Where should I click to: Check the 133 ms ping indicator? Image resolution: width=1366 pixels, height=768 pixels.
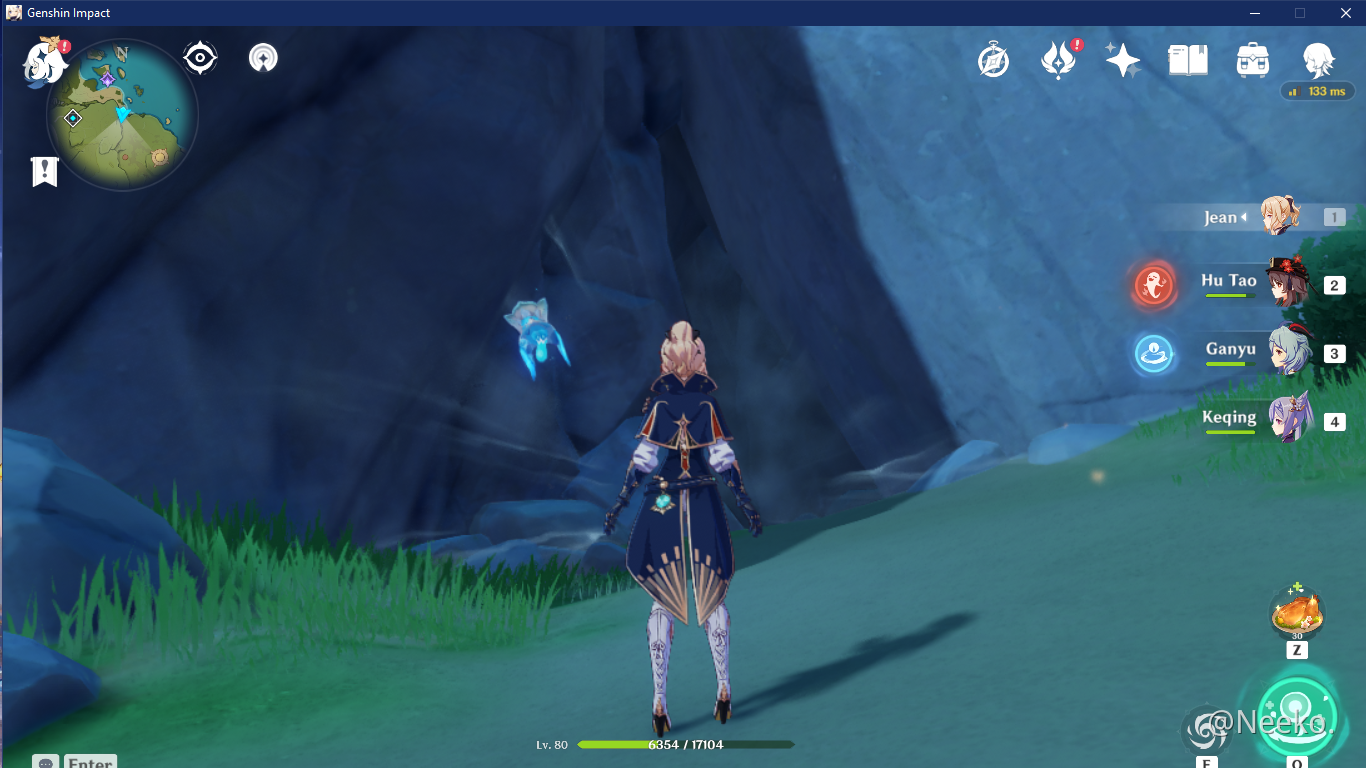click(x=1318, y=91)
